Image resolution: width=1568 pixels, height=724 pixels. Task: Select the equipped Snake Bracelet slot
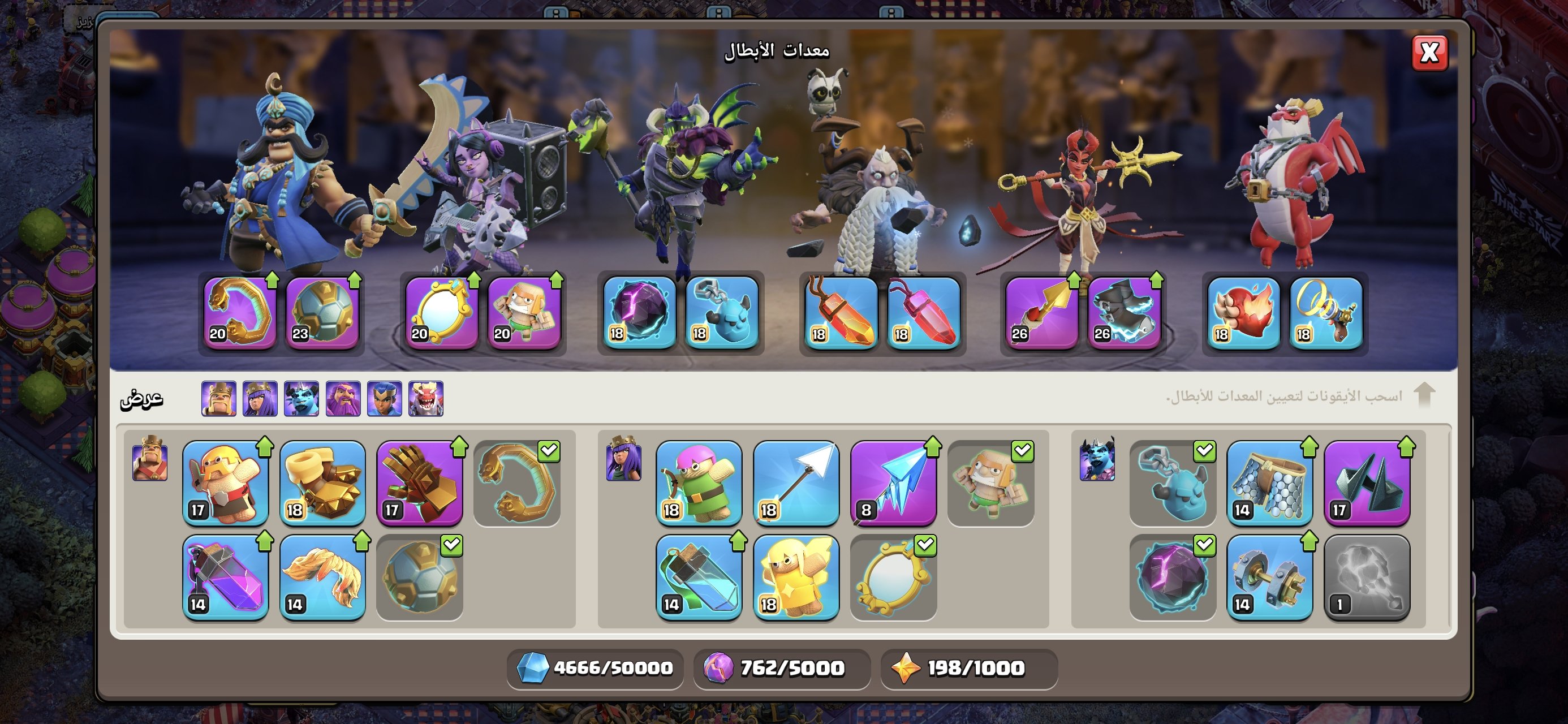[x=240, y=313]
